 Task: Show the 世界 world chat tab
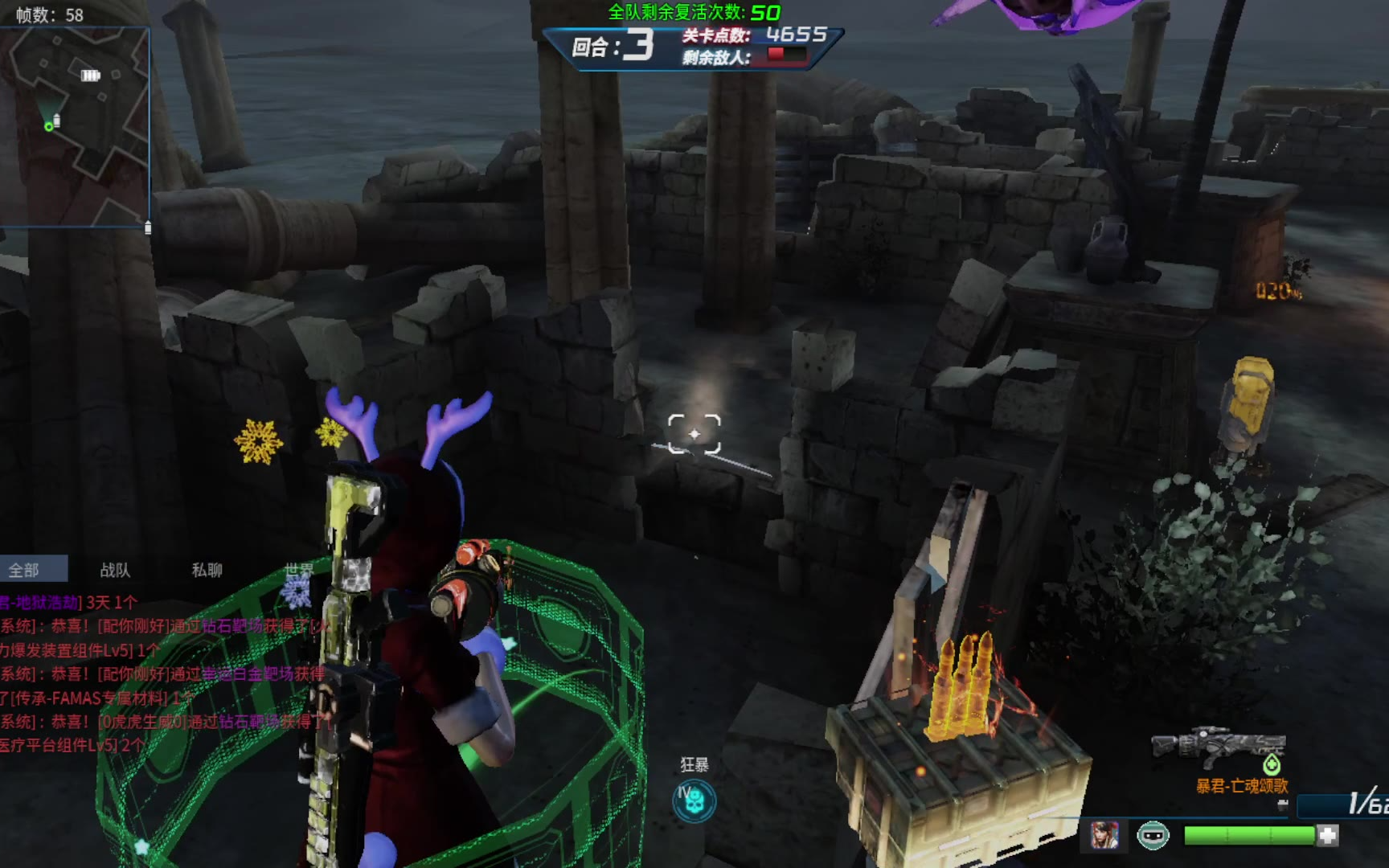pos(298,570)
